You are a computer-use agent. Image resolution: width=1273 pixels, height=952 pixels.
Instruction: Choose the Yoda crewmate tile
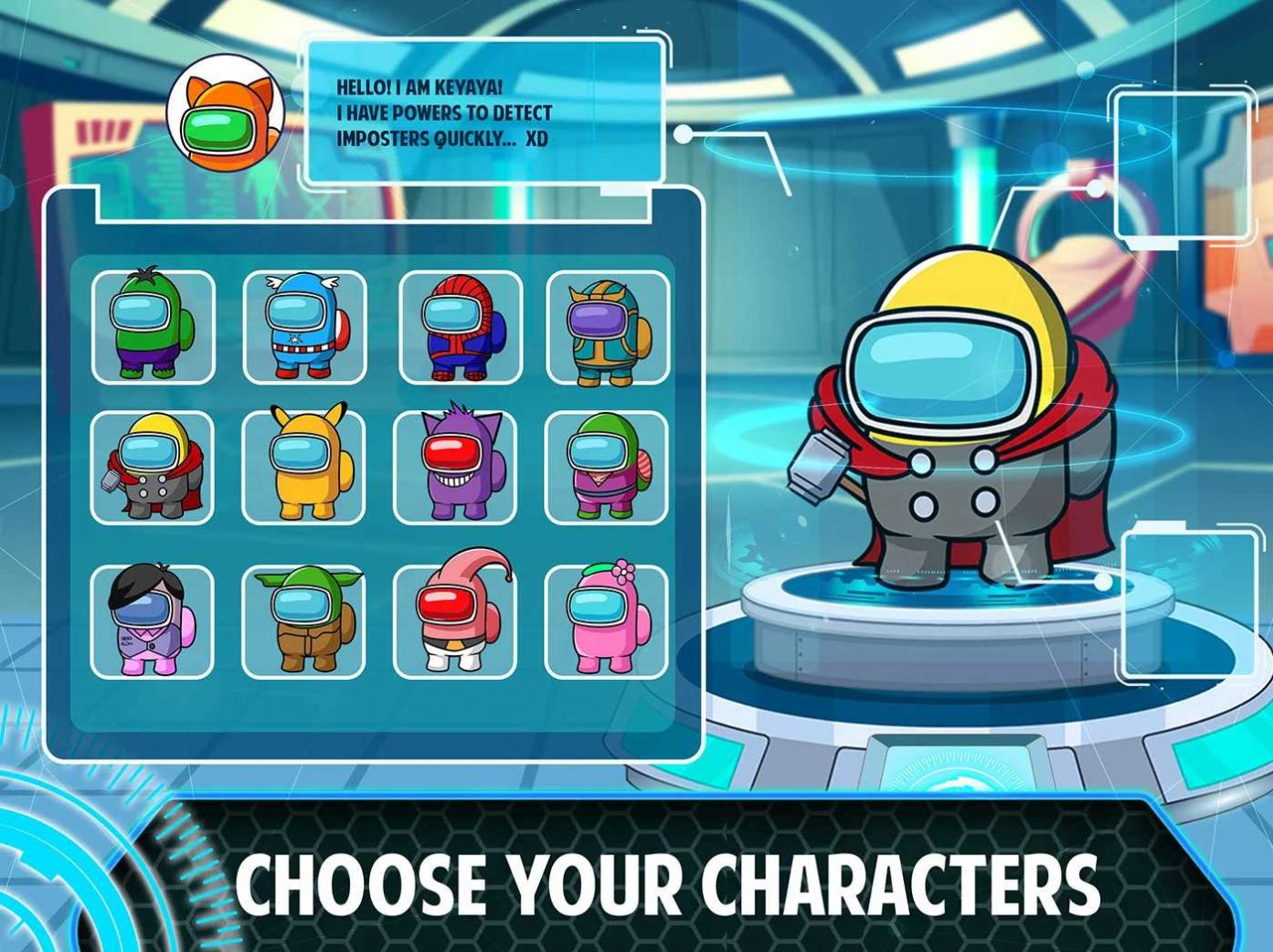point(303,621)
